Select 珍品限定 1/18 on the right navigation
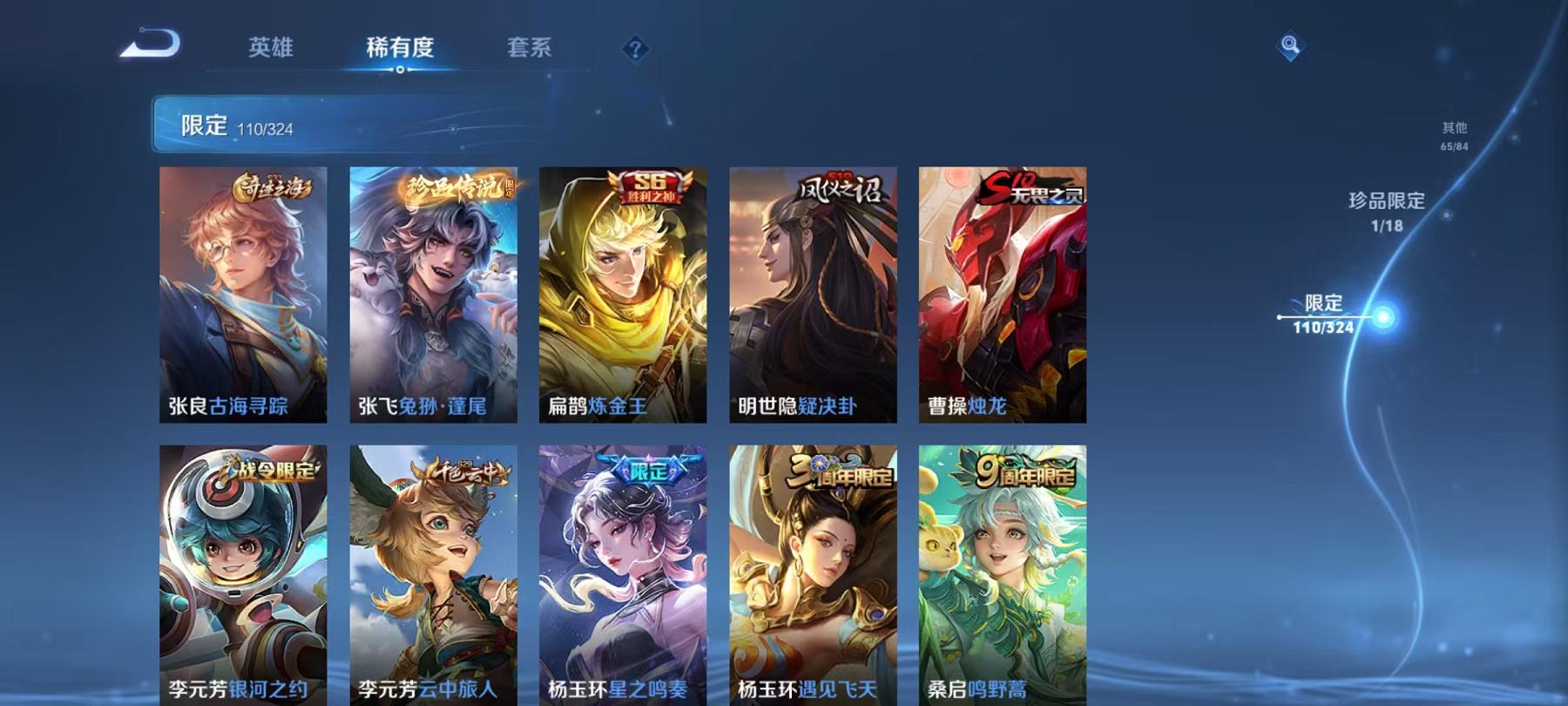The height and width of the screenshot is (706, 1568). pos(1385,209)
